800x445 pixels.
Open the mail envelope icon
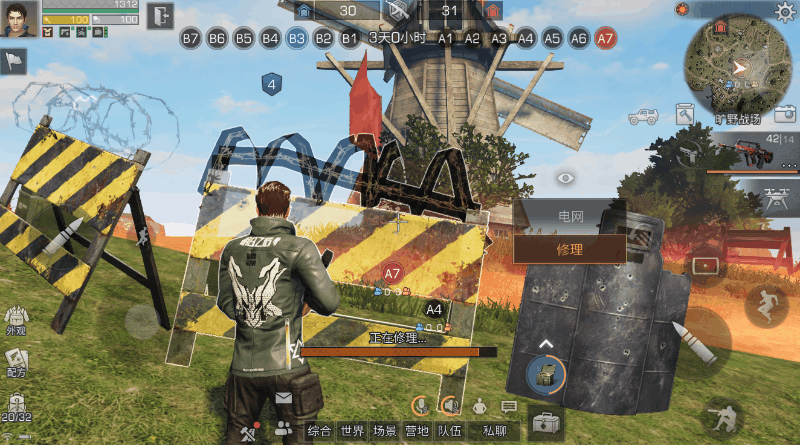pyautogui.click(x=284, y=398)
